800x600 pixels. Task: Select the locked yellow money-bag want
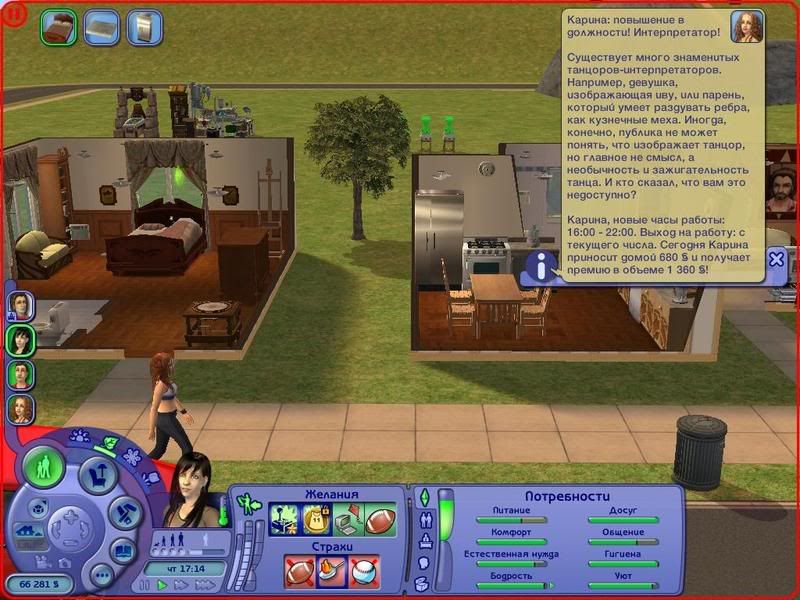tap(317, 521)
